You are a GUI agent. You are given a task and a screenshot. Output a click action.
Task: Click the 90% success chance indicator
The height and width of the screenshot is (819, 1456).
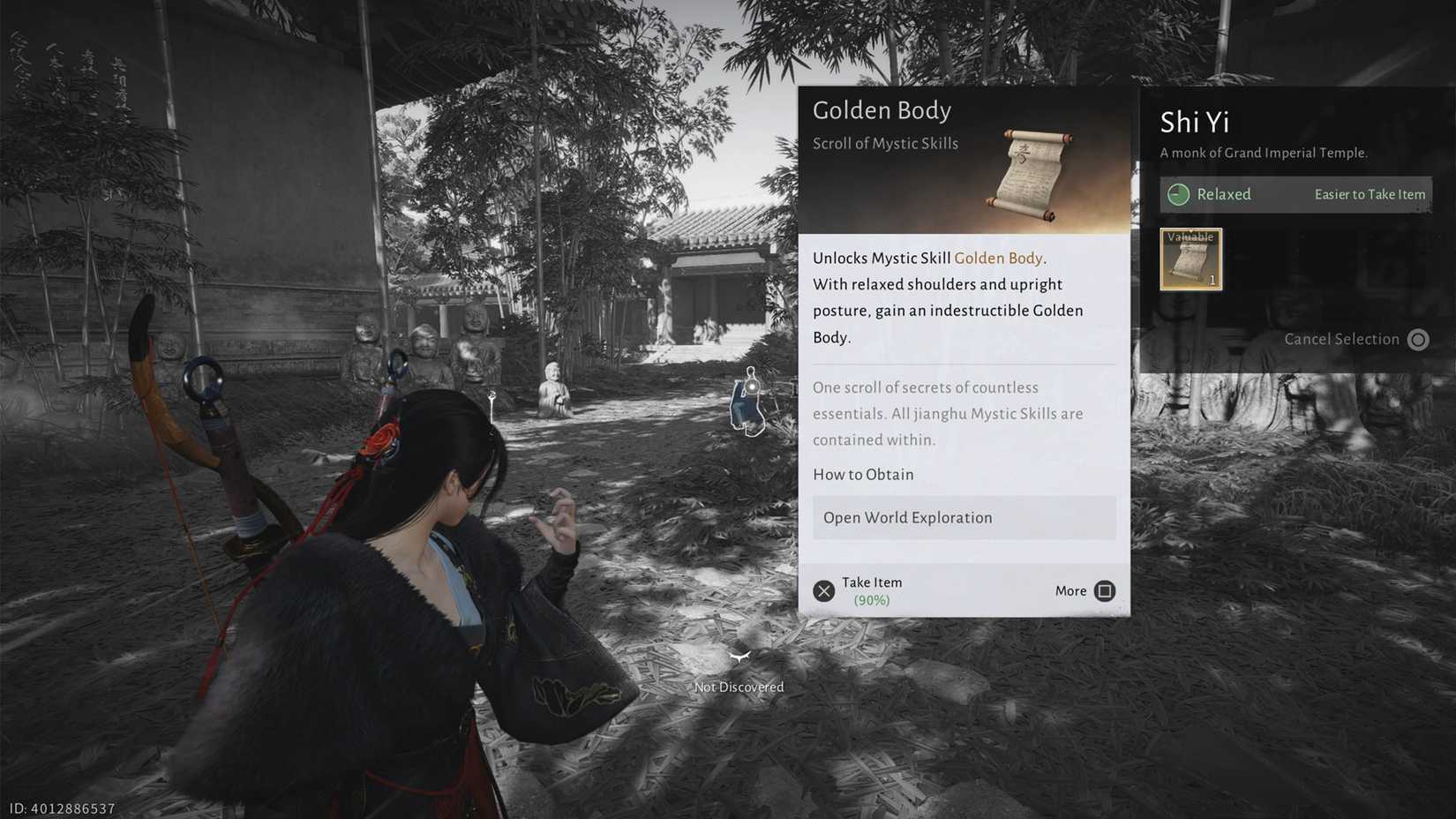click(872, 599)
